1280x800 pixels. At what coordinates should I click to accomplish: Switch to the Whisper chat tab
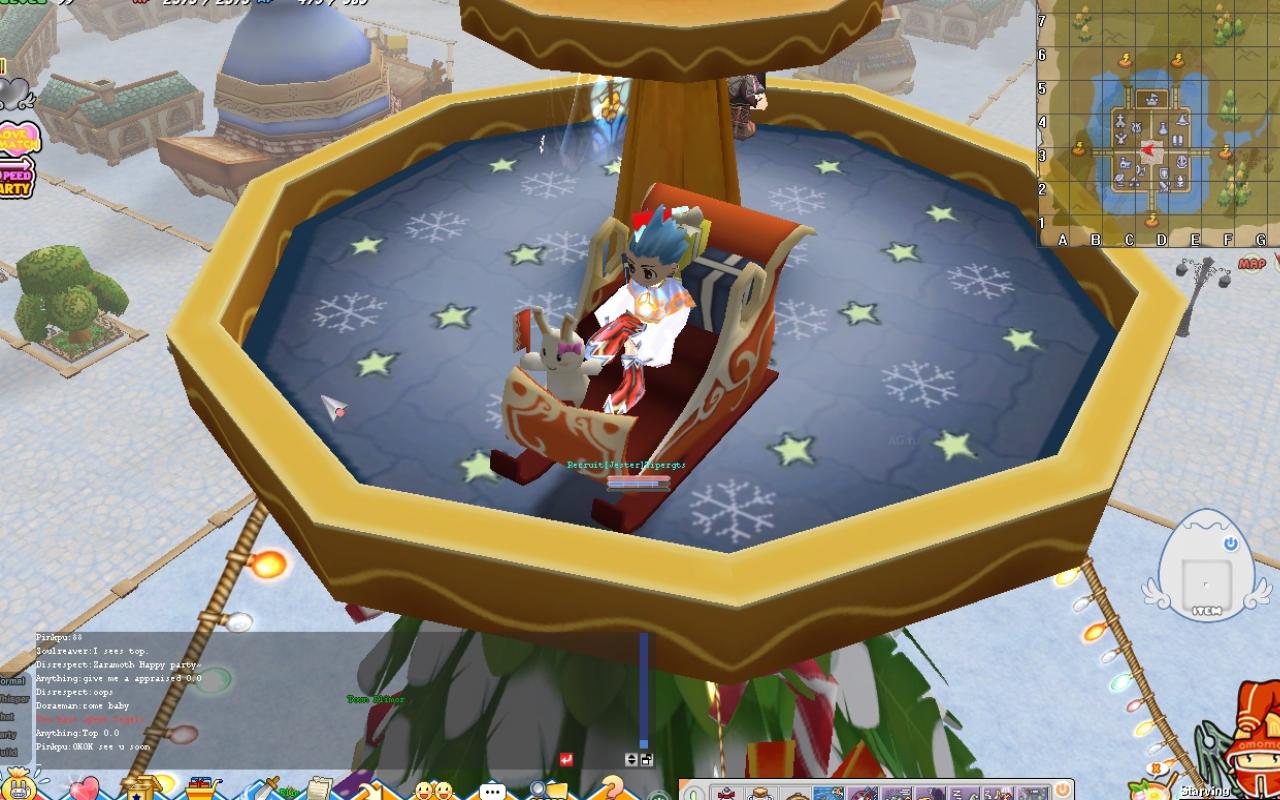coord(12,698)
